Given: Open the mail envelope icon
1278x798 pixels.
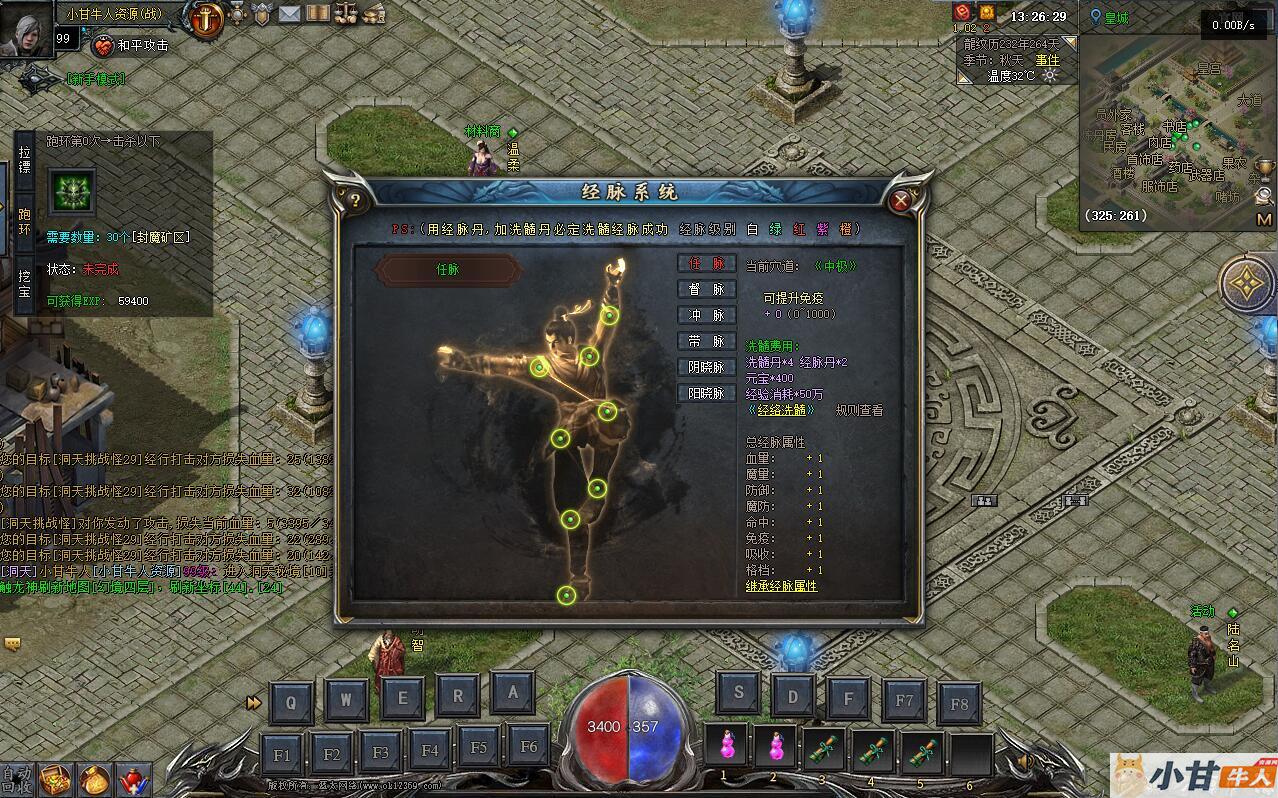Looking at the screenshot, I should [290, 14].
